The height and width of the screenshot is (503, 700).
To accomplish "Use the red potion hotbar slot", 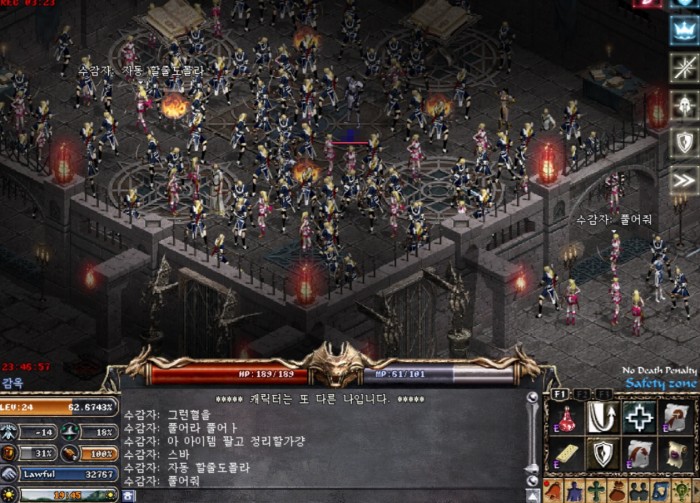I will click(x=565, y=418).
